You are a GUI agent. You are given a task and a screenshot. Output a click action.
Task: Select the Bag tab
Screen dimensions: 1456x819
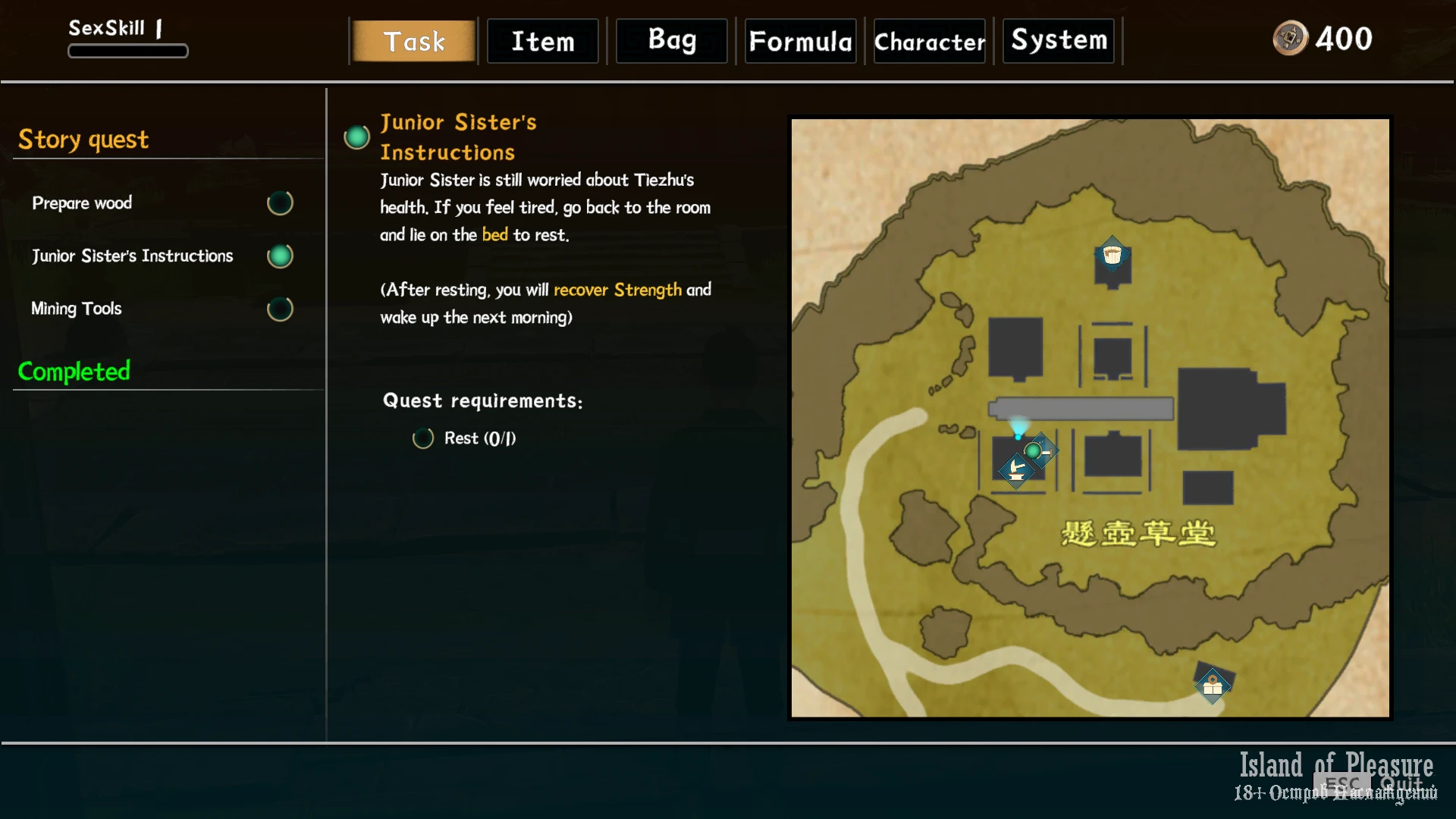(x=672, y=41)
